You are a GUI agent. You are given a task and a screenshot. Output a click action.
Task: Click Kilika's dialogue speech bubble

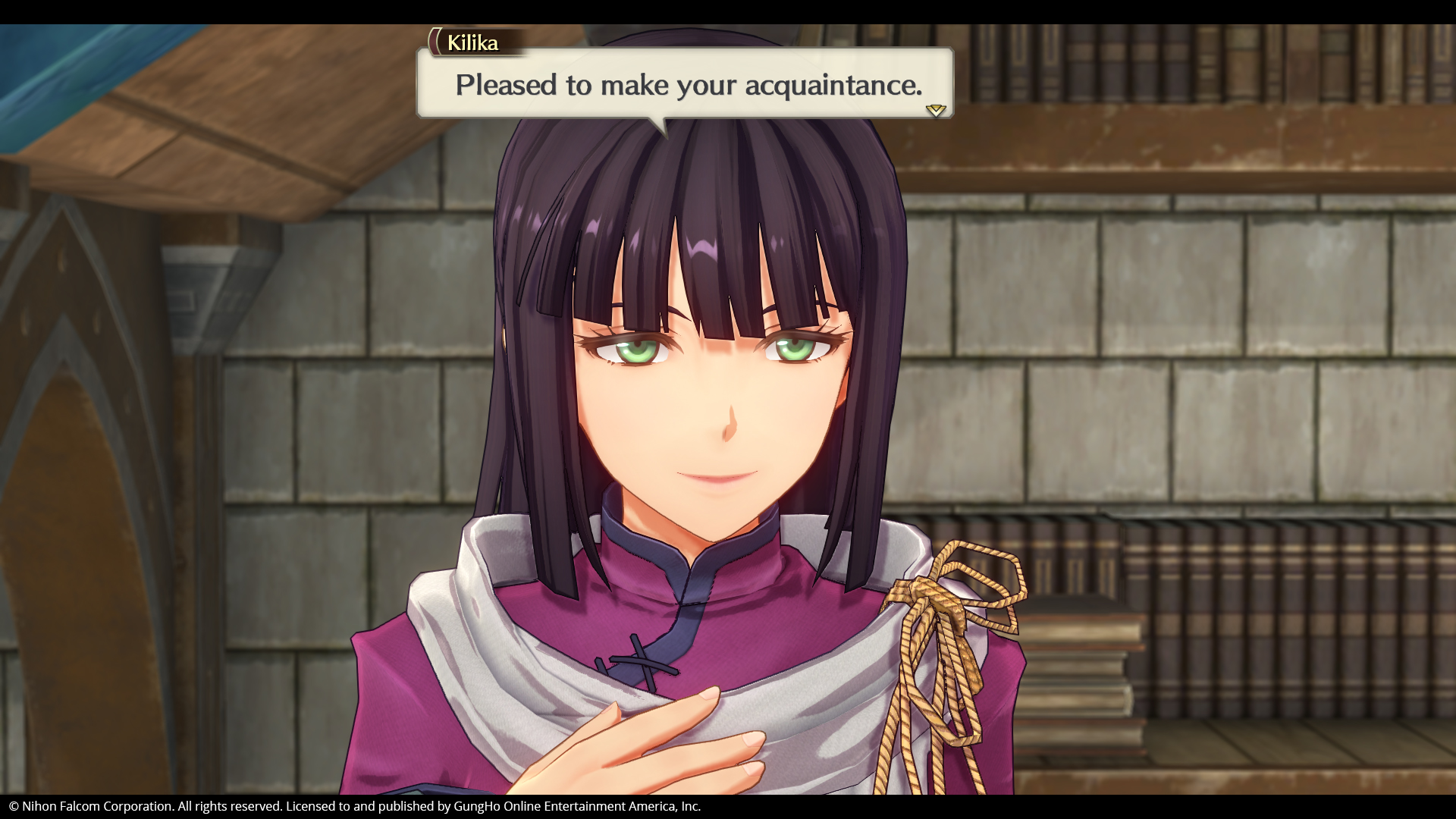pos(685,83)
